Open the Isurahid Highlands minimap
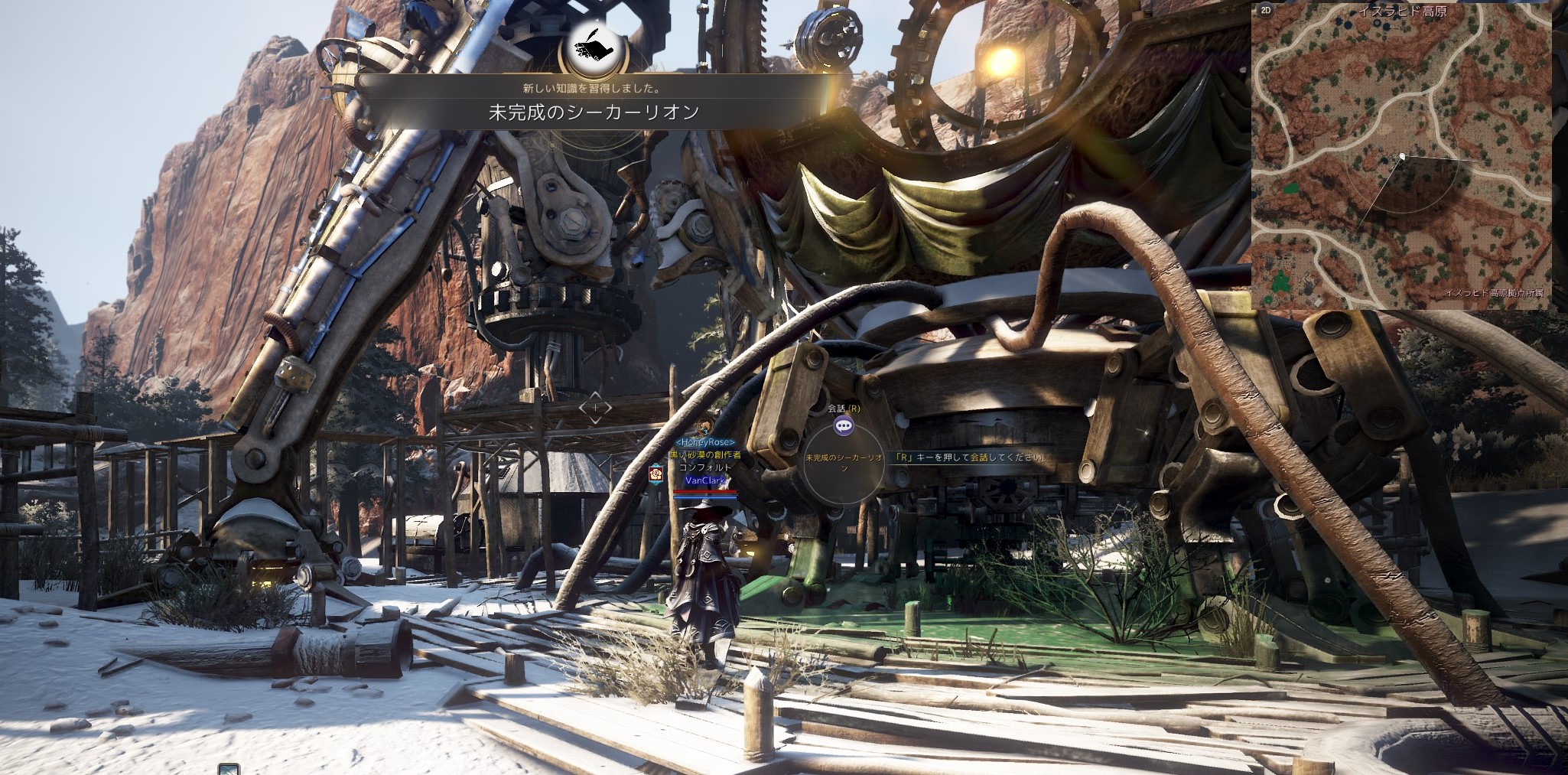 click(x=1401, y=157)
